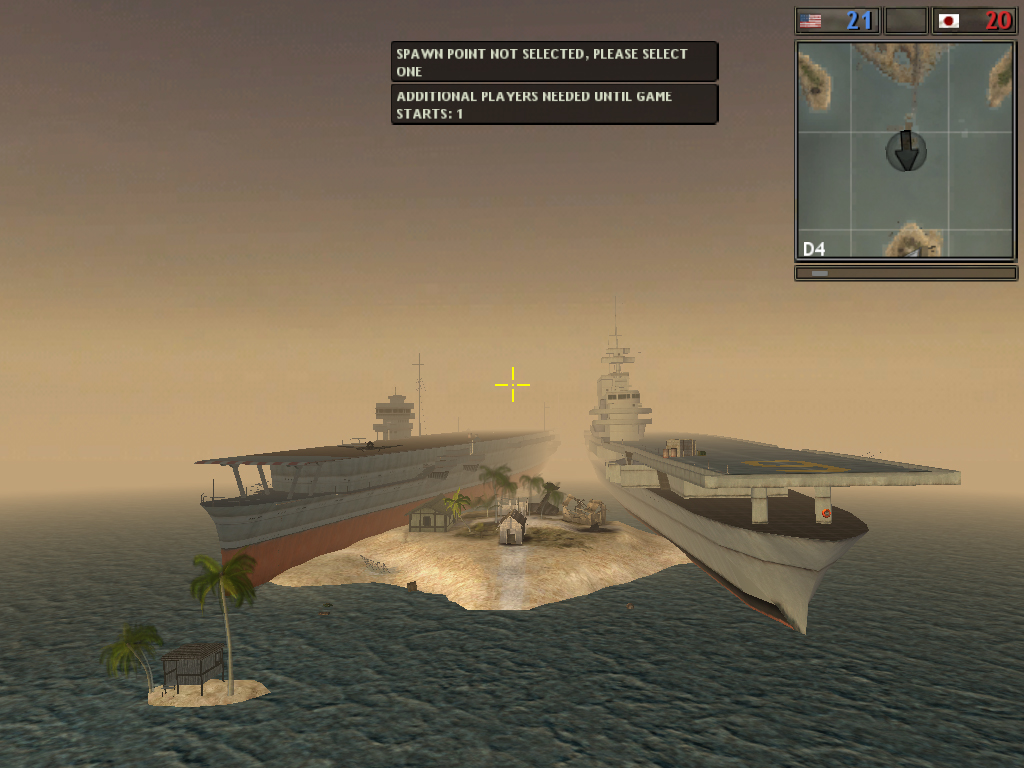The height and width of the screenshot is (768, 1024).
Task: Click the Japanese flag team icon
Action: 948,20
